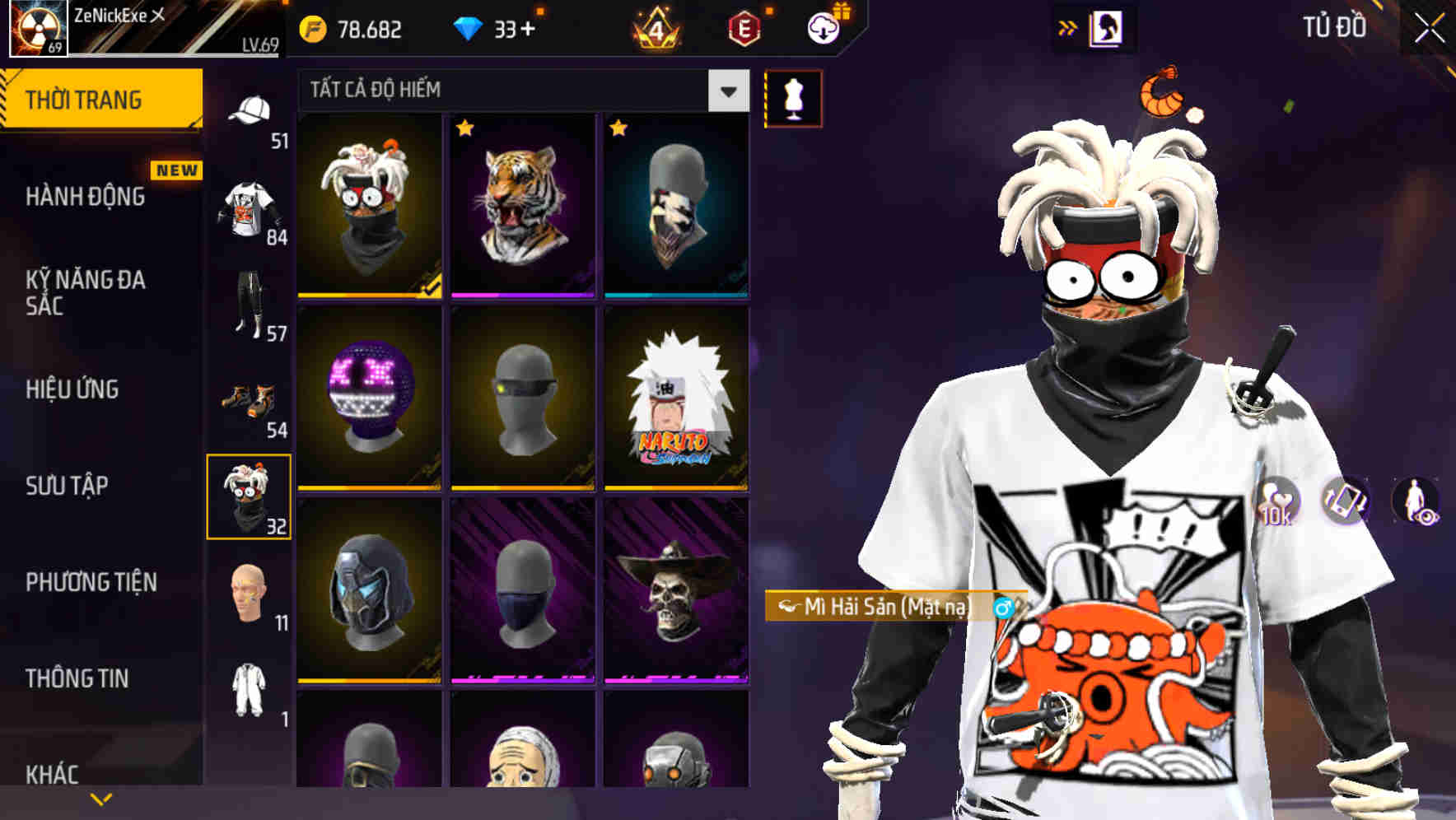Click the character portrait icon near TỦ ĐỒ
The image size is (1456, 820).
click(x=1104, y=26)
